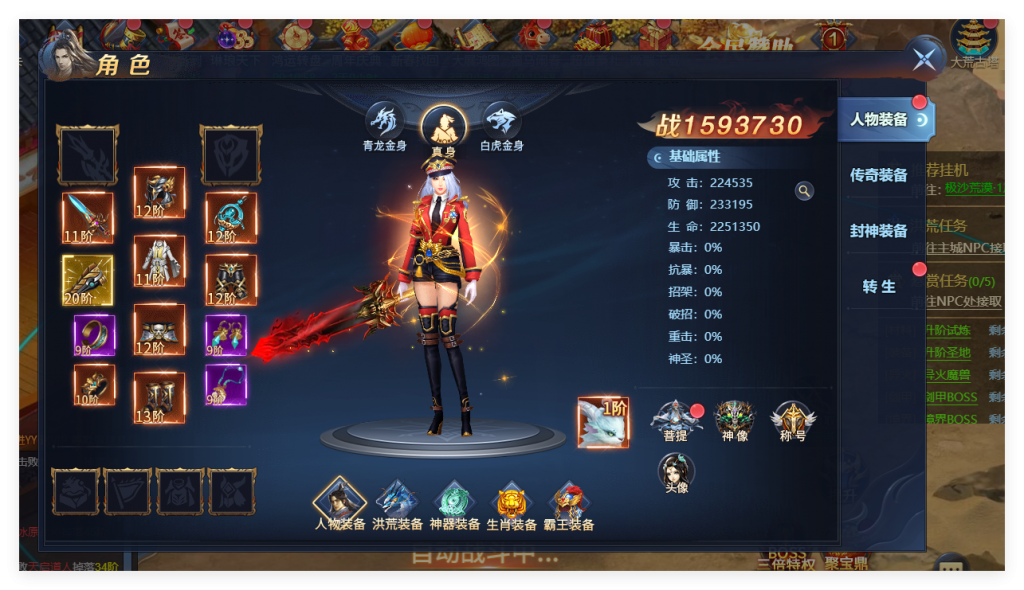This screenshot has height=590, width=1024.
Task: Select the 13阶 boots equipment slot
Action: (x=160, y=398)
